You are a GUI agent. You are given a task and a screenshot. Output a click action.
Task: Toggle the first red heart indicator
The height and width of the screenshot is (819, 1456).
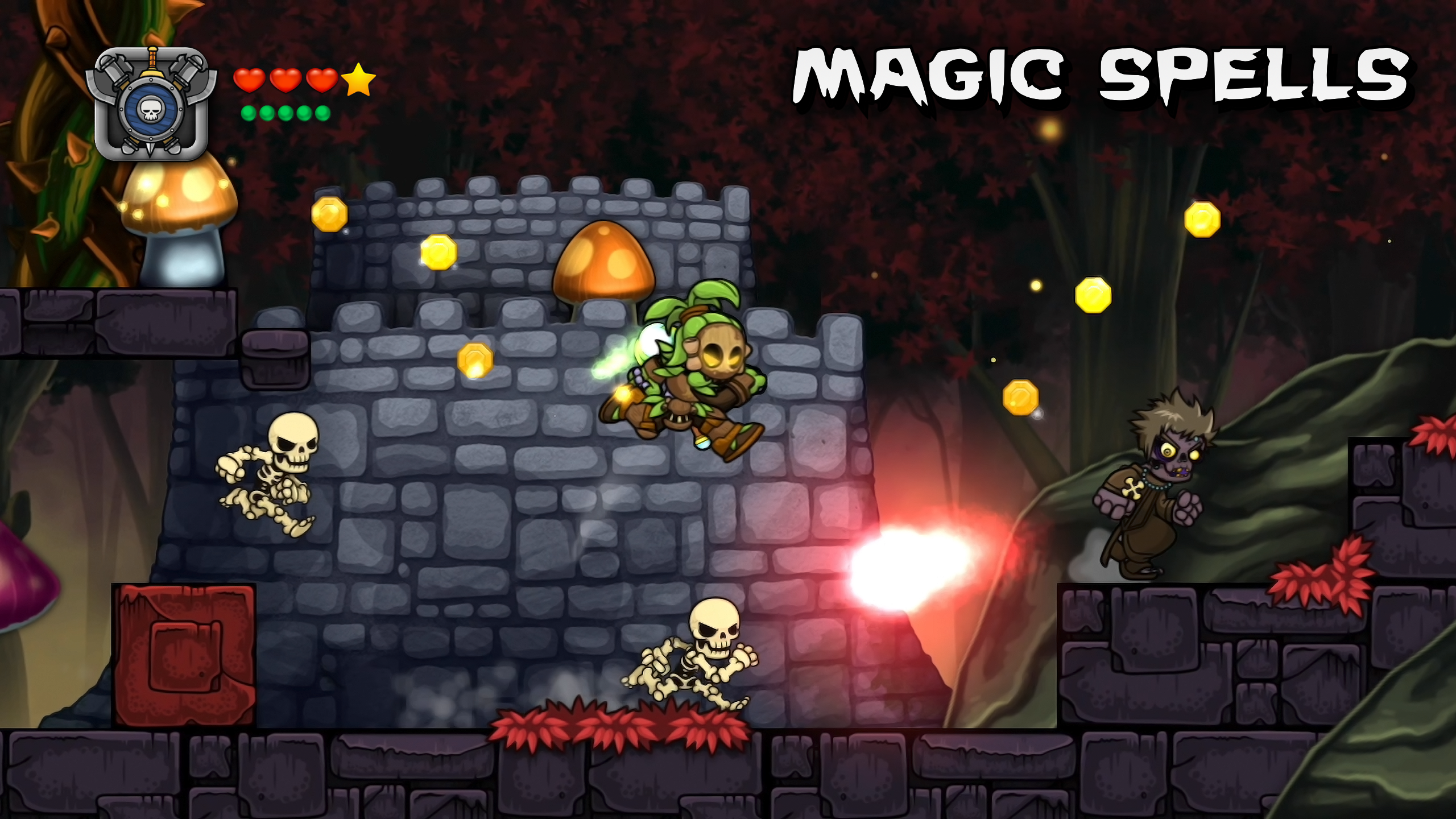(x=250, y=80)
